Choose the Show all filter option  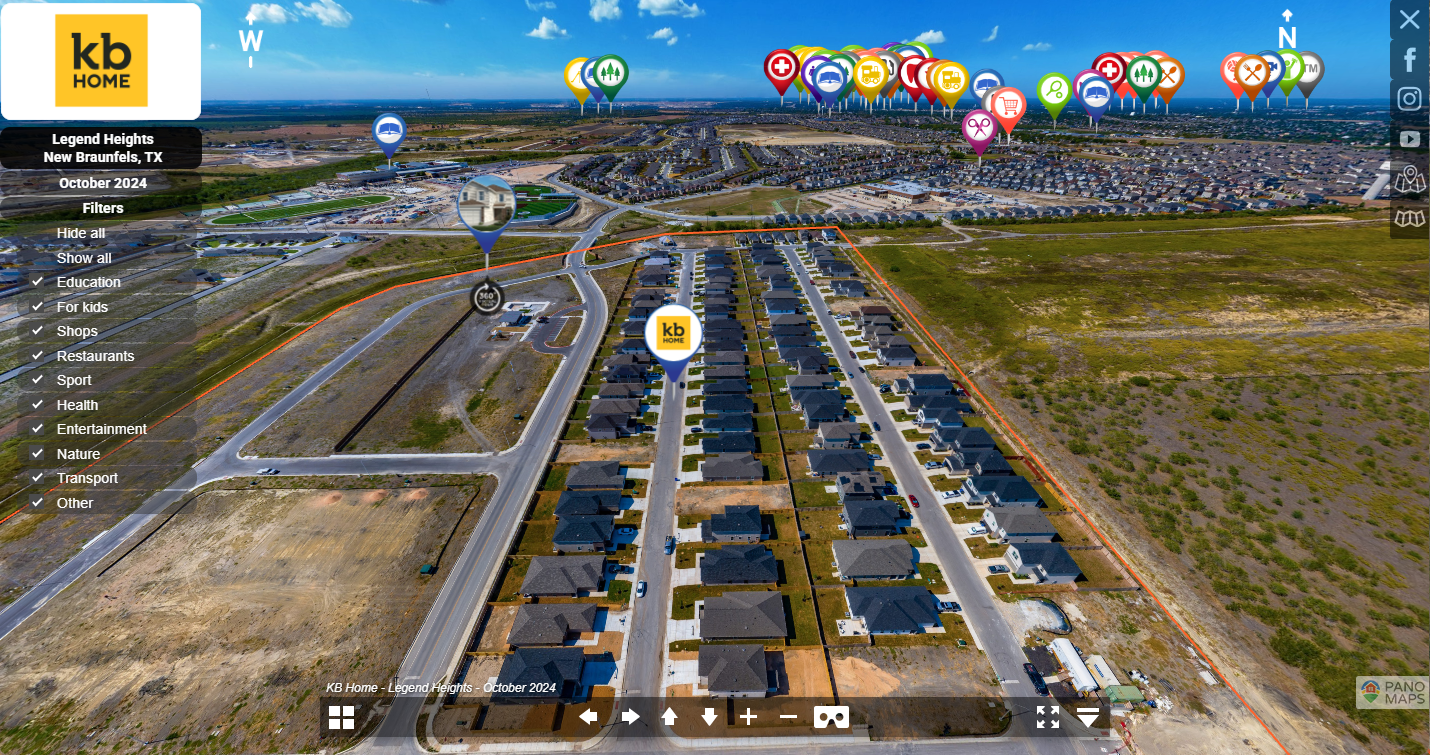pyautogui.click(x=84, y=258)
